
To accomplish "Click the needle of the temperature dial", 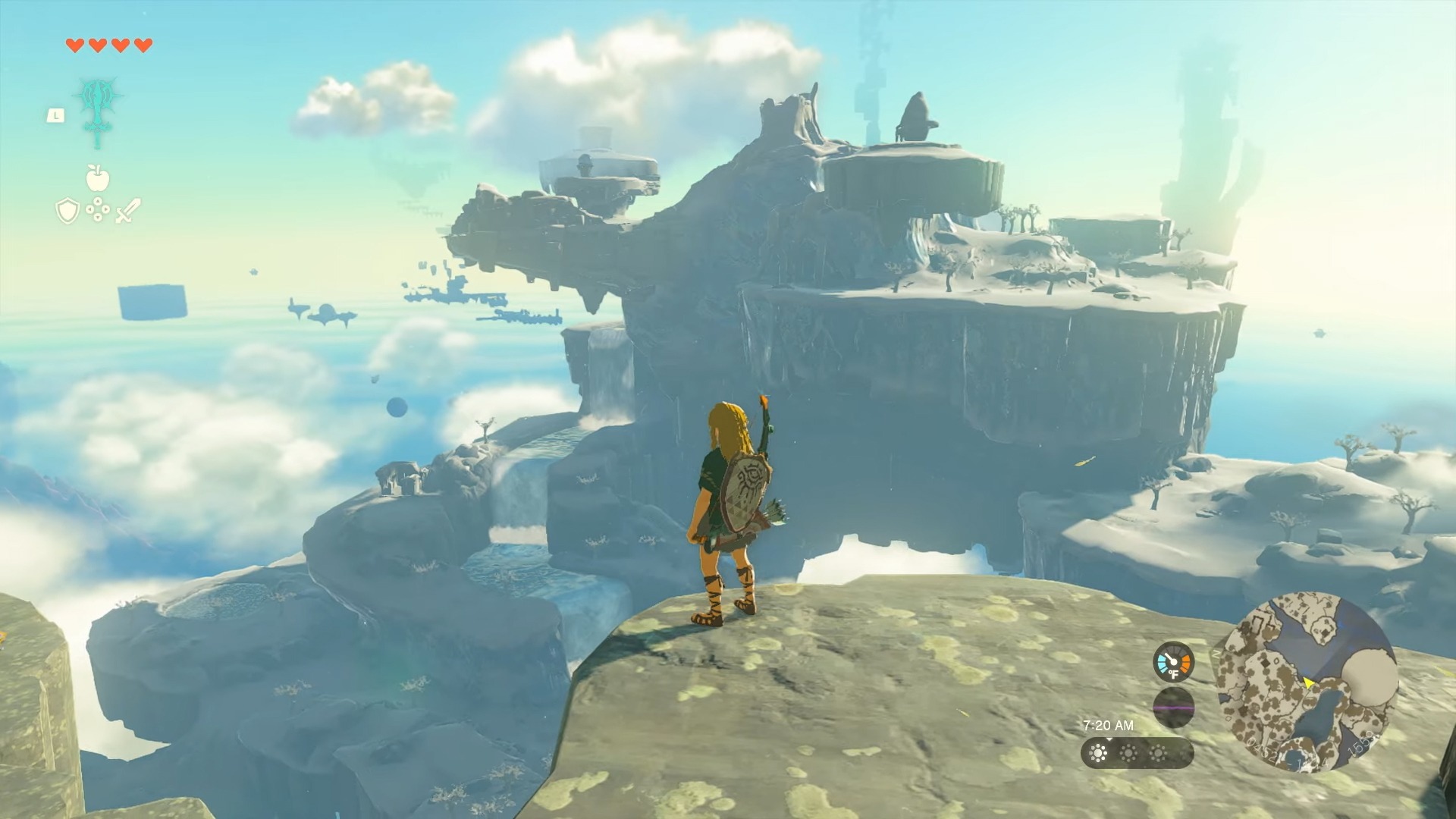I will coord(1169,658).
